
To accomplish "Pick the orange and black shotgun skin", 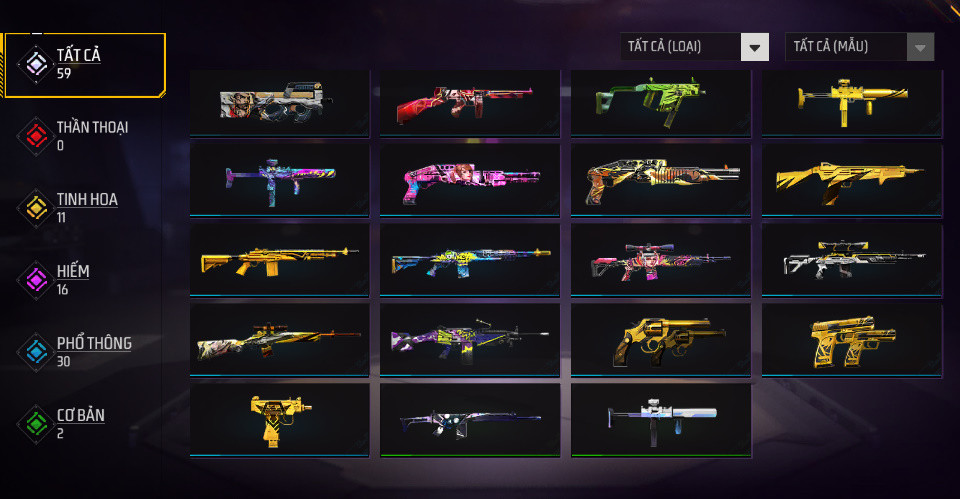I will tap(660, 181).
